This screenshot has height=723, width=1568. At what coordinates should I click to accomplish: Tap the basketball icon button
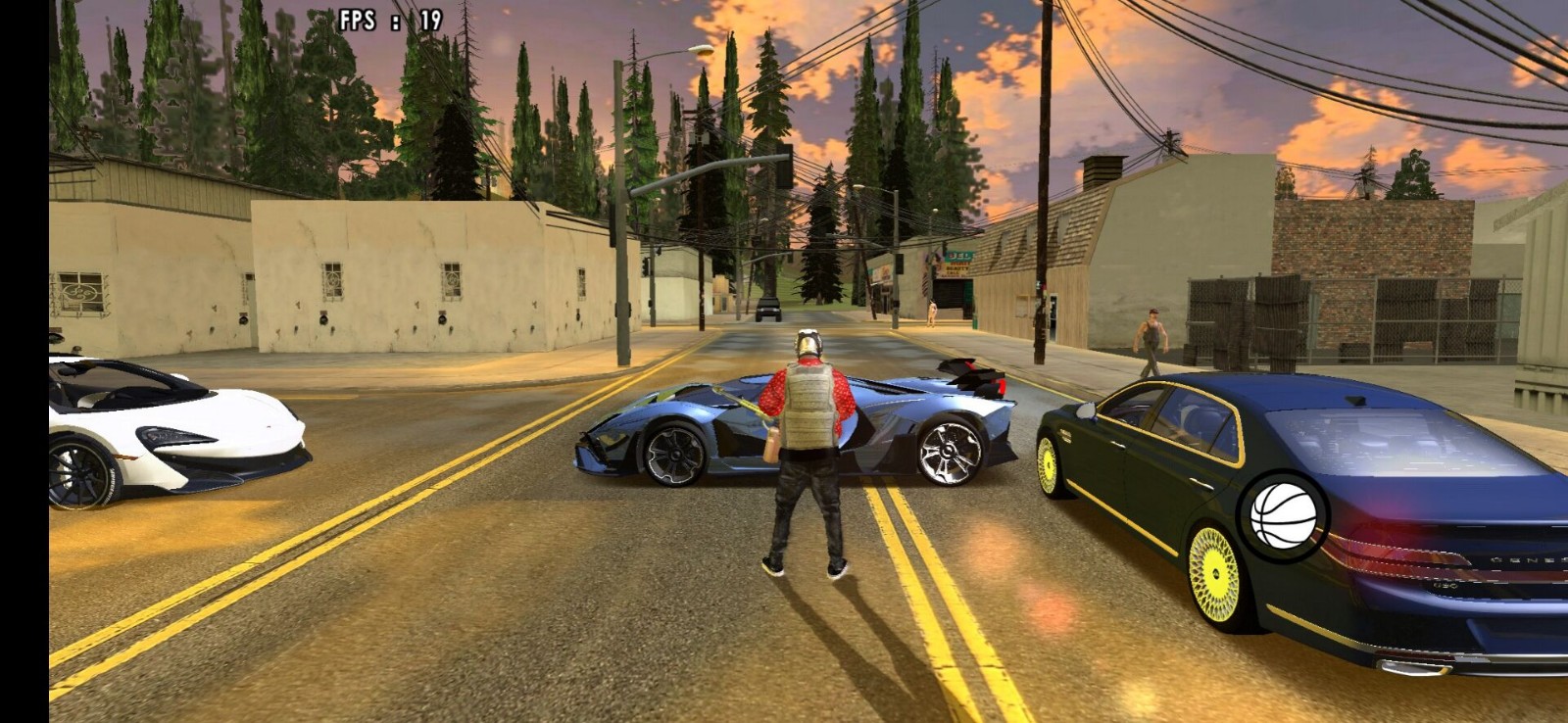point(1283,515)
